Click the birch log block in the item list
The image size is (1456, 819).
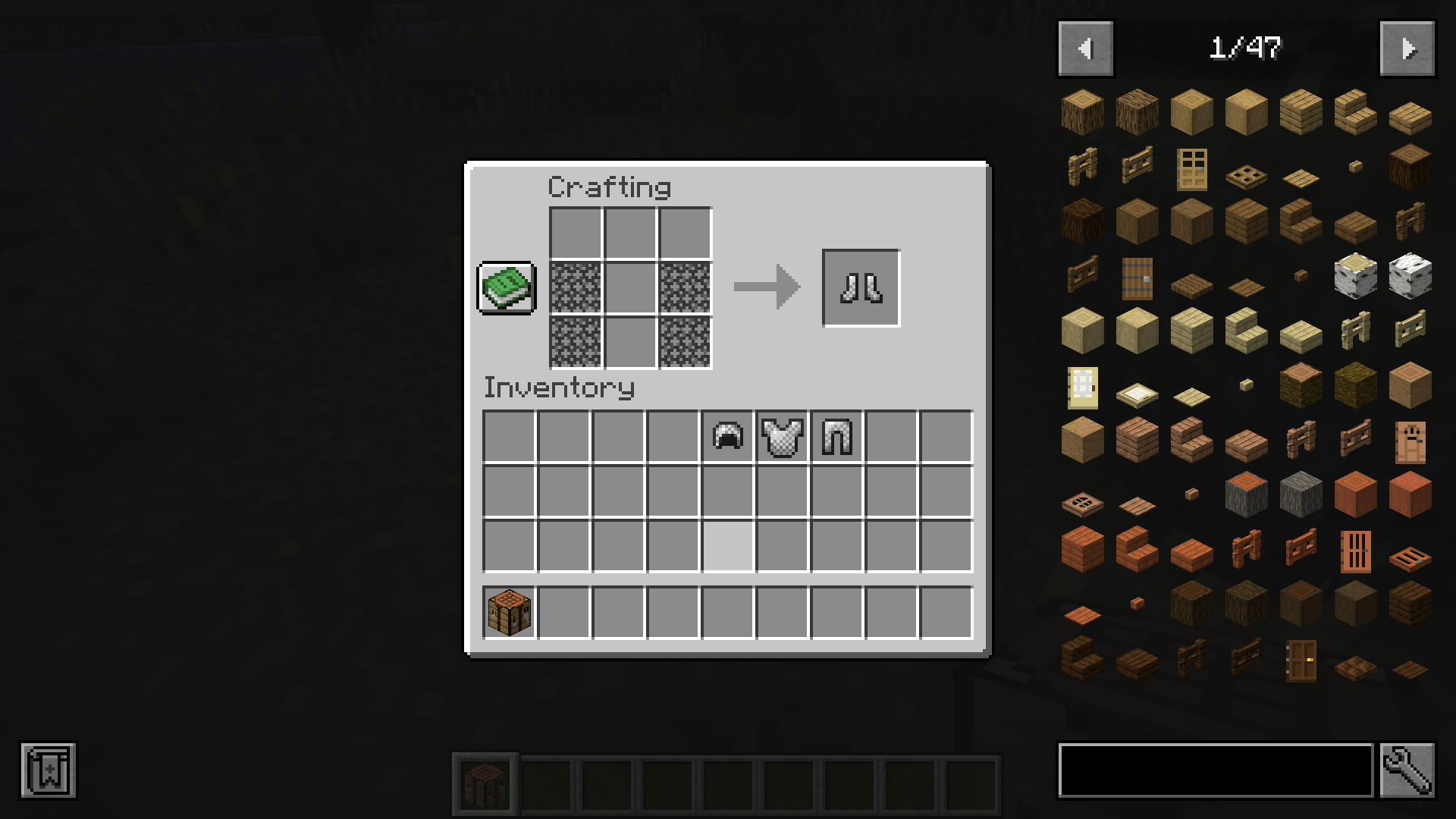click(x=1355, y=279)
